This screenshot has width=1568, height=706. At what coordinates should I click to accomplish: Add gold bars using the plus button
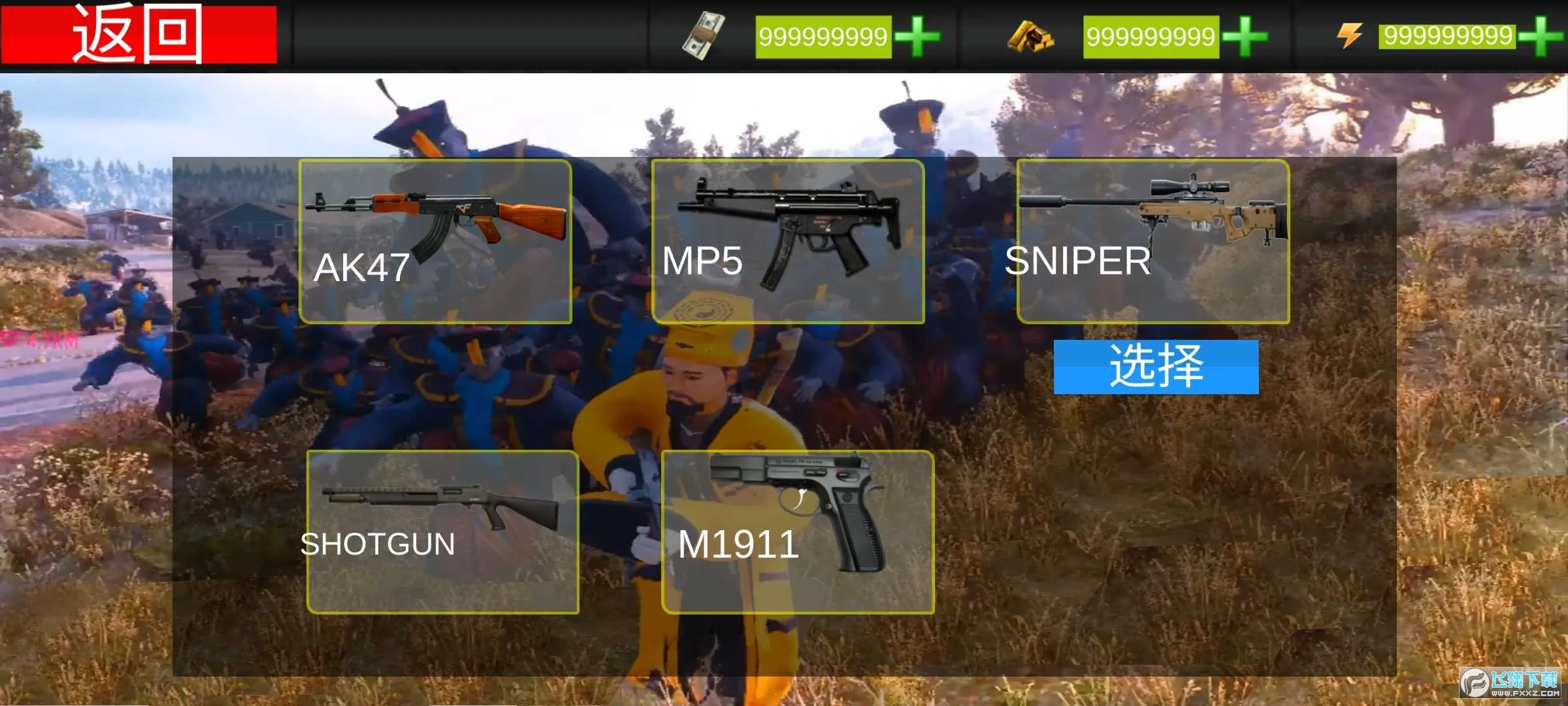[x=1245, y=37]
